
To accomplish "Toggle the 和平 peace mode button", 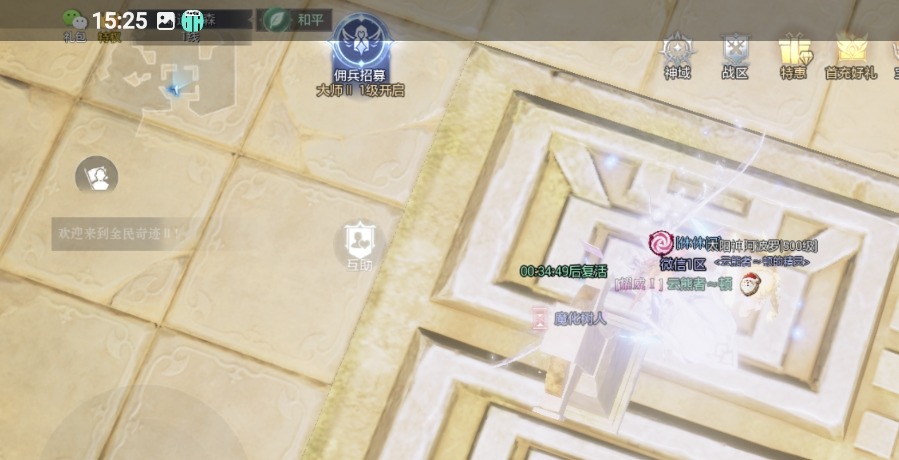I will point(289,19).
